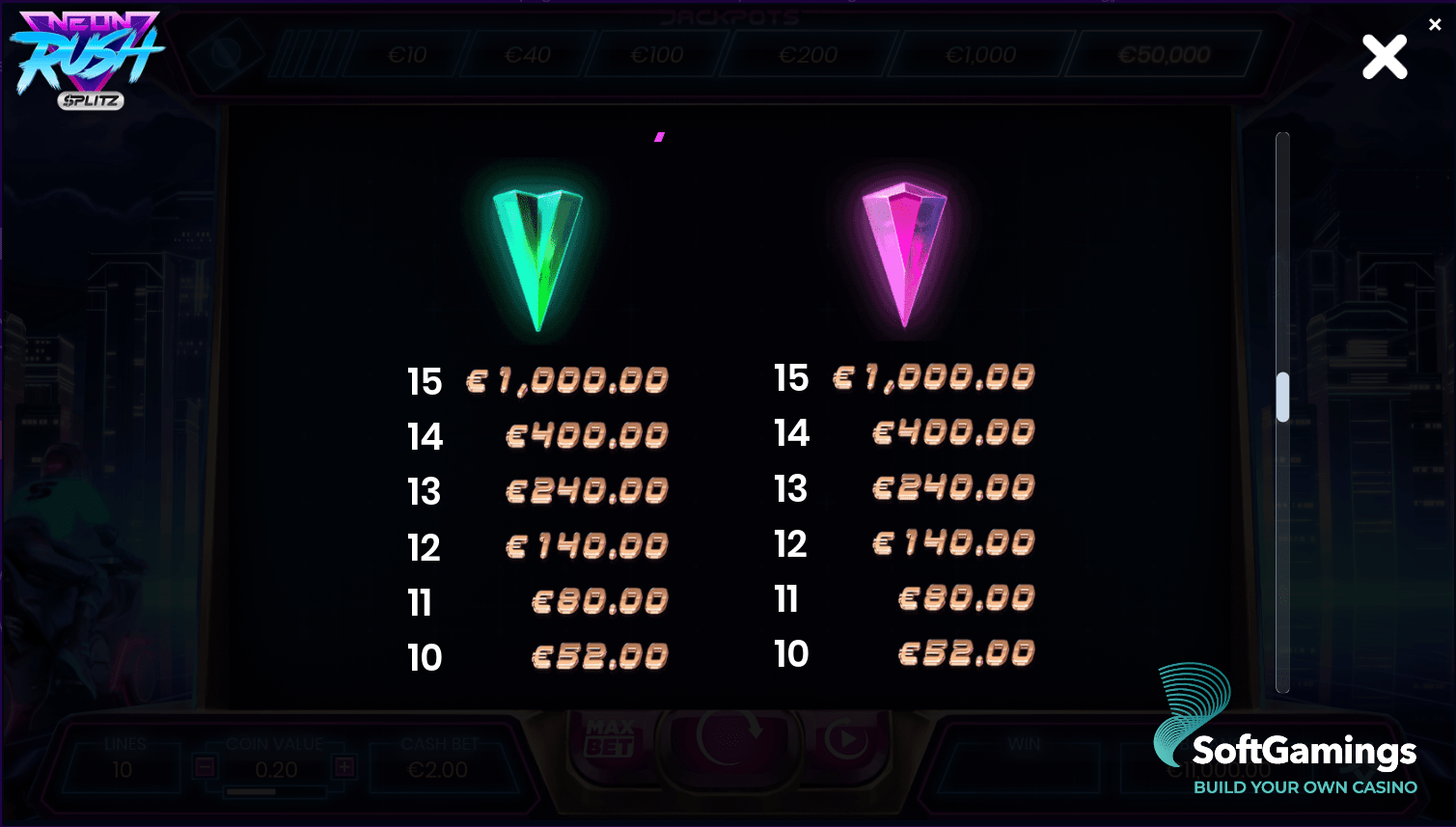Image resolution: width=1456 pixels, height=827 pixels.
Task: Select the €1,000 jackpot tab
Action: point(983,55)
